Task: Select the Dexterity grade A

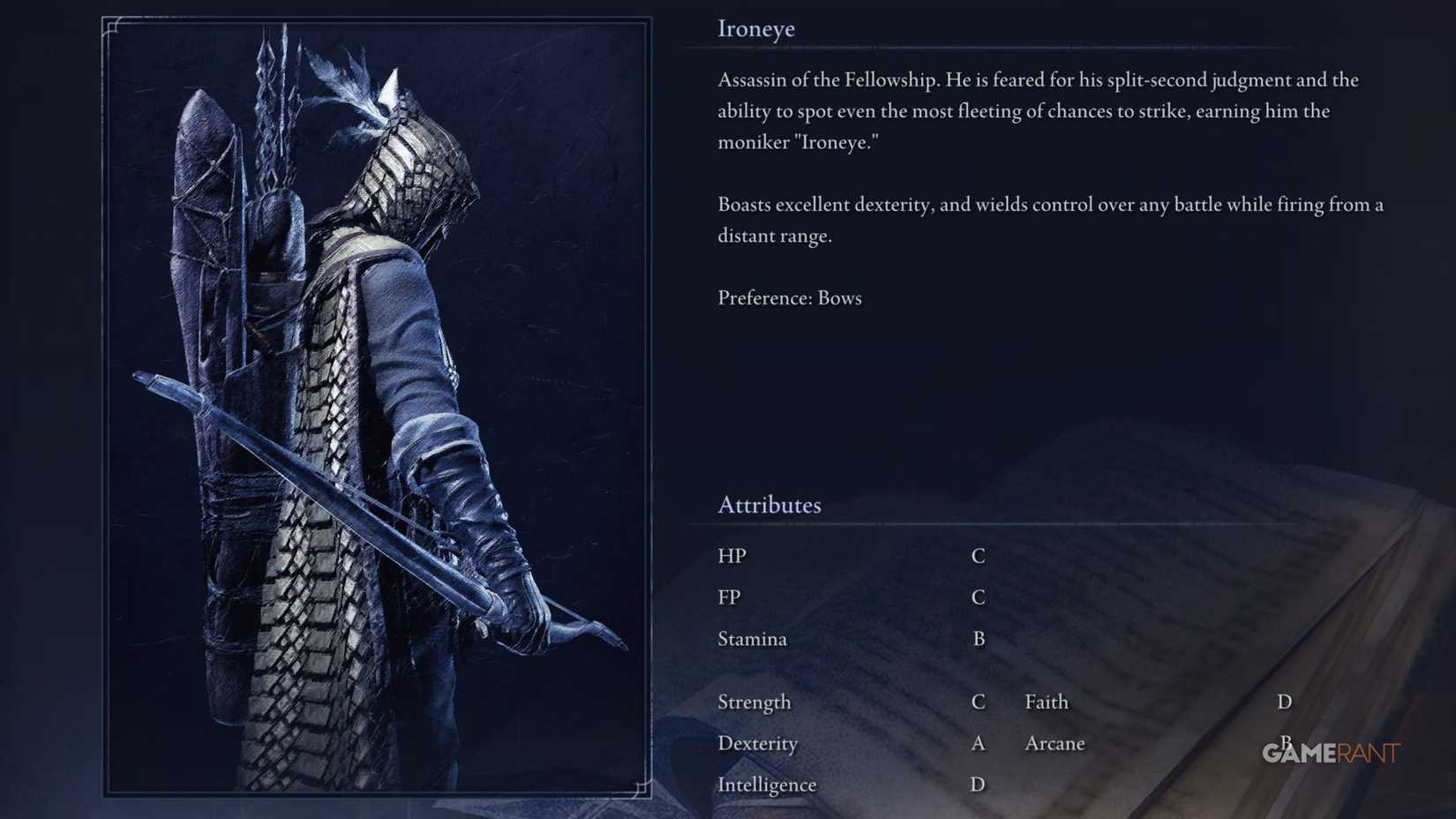Action: tap(978, 744)
